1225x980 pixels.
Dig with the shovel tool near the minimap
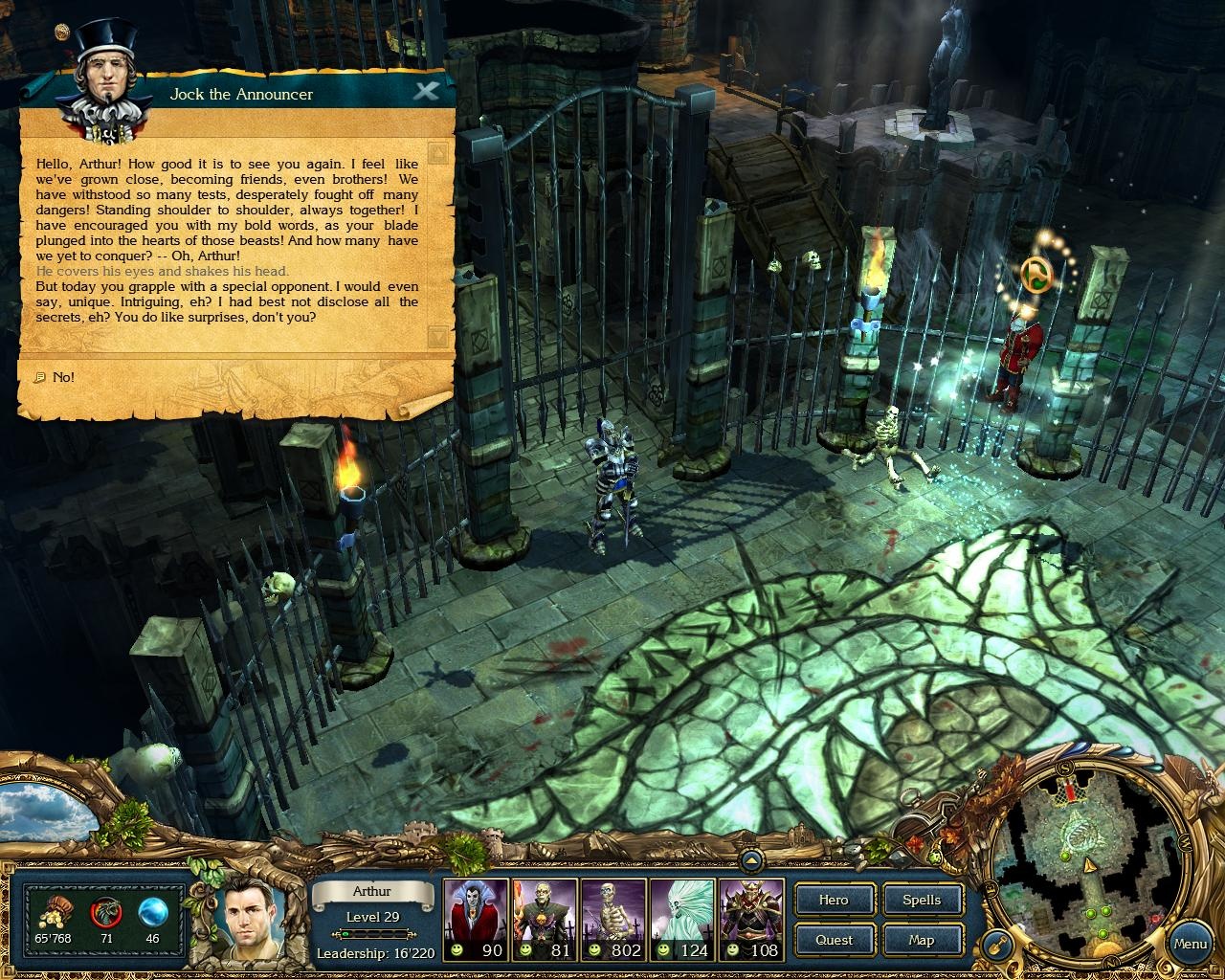click(x=995, y=943)
